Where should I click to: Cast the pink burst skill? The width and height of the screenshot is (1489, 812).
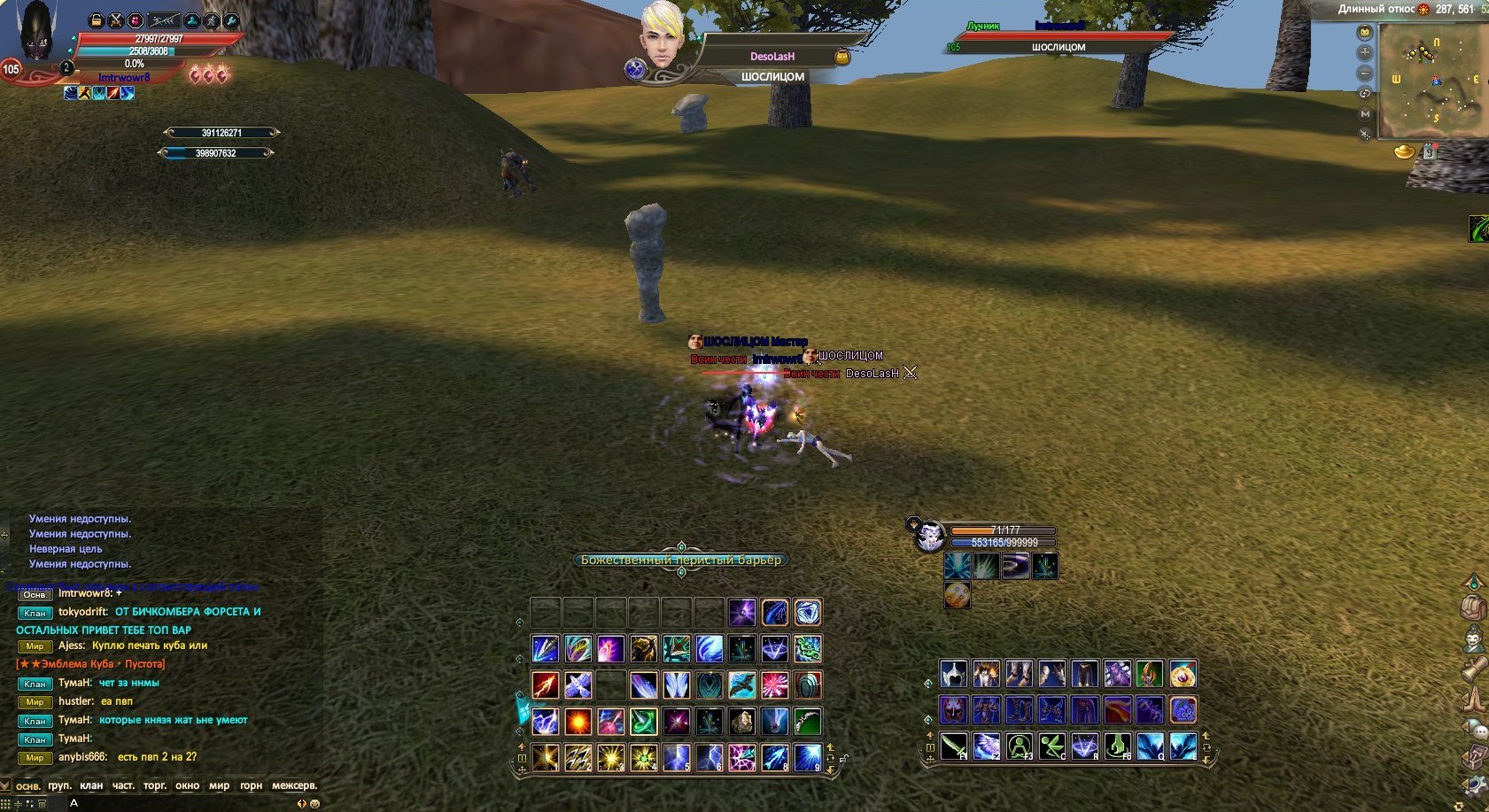tap(775, 684)
